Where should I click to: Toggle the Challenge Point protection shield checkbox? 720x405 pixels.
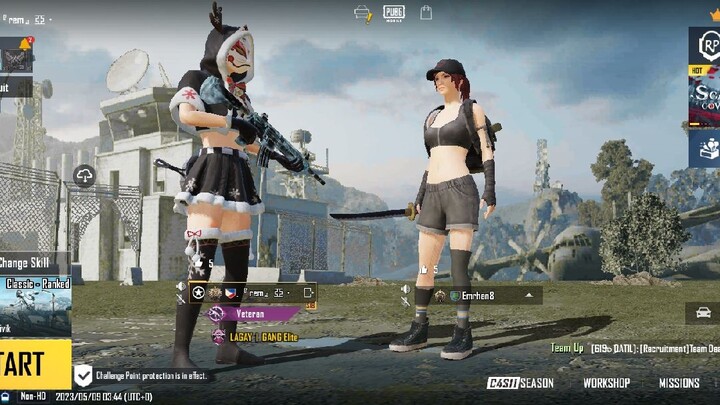84,376
